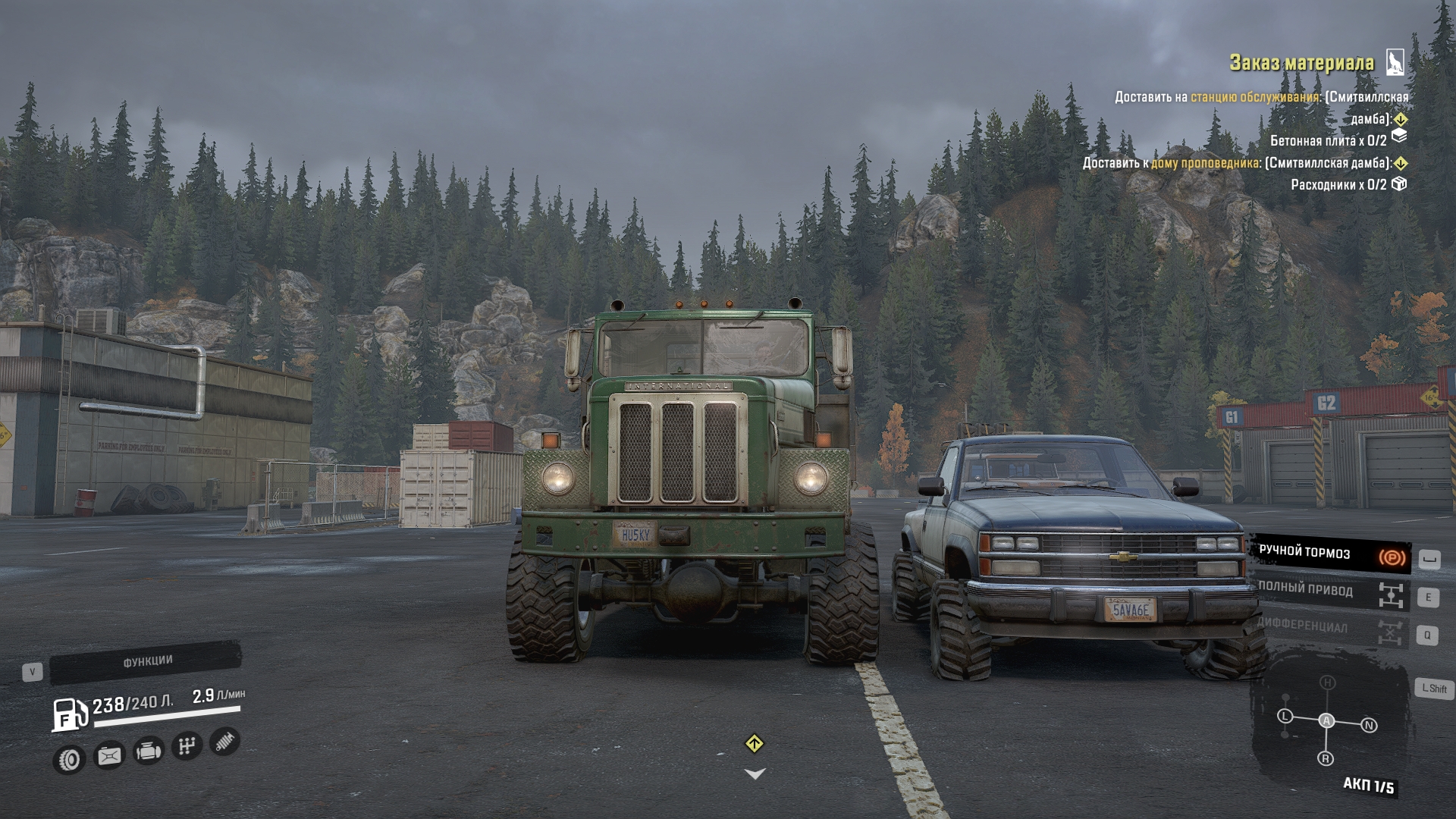Image resolution: width=1456 pixels, height=819 pixels.
Task: Click the engine damage status icon
Action: point(149,752)
